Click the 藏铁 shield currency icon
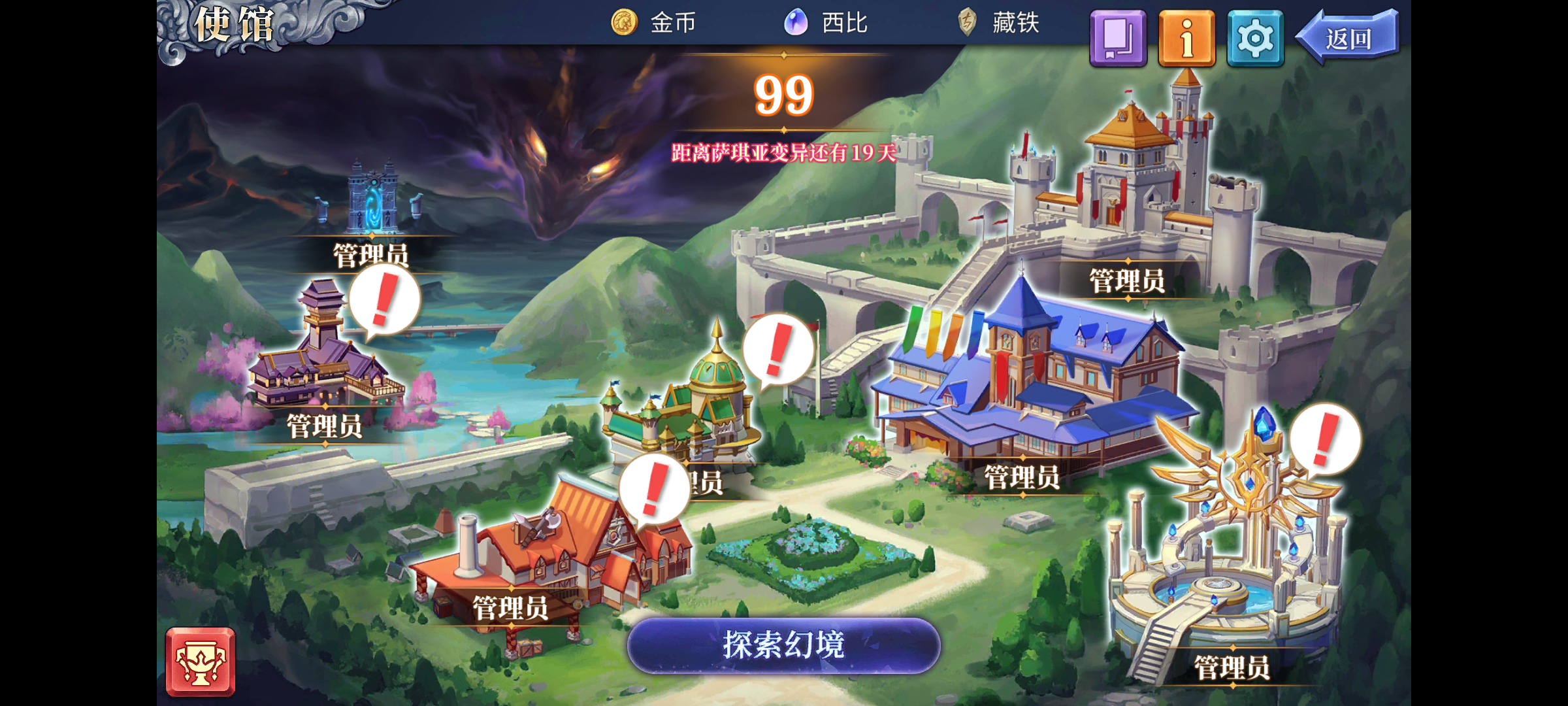 (966, 22)
